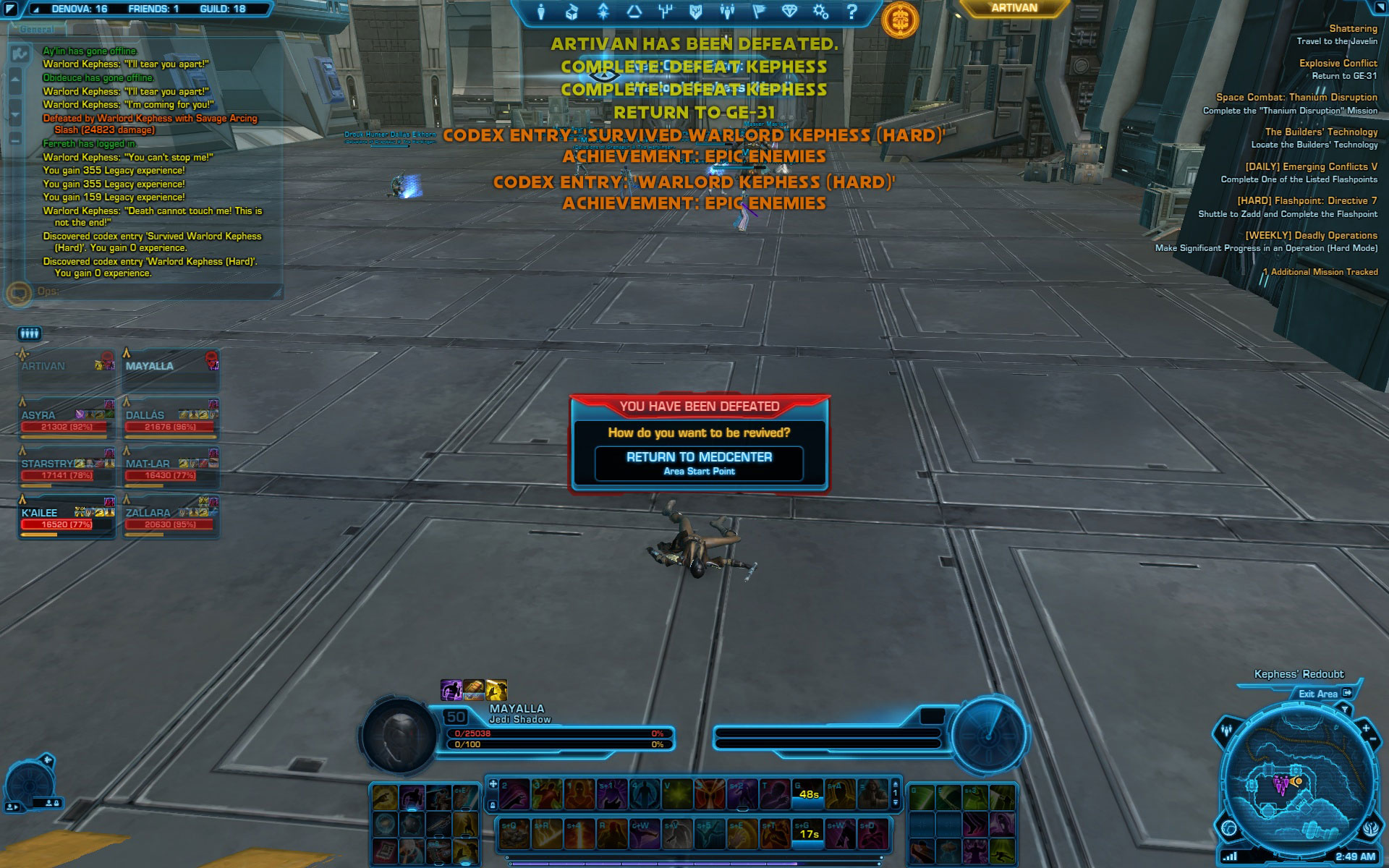Open the guild flag icon in top menu
Image resolution: width=1389 pixels, height=868 pixels.
click(x=759, y=12)
